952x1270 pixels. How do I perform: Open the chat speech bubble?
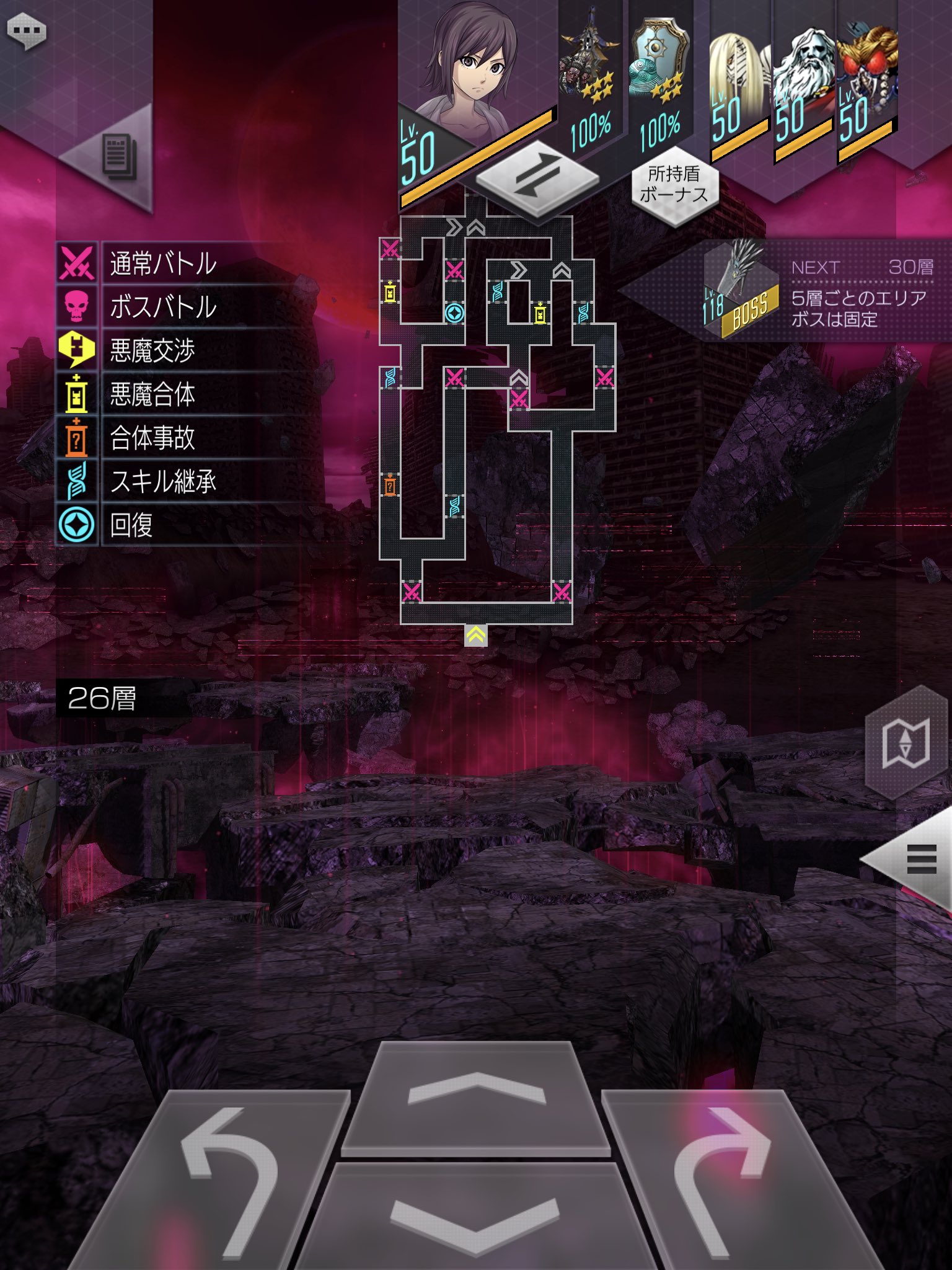(x=26, y=31)
